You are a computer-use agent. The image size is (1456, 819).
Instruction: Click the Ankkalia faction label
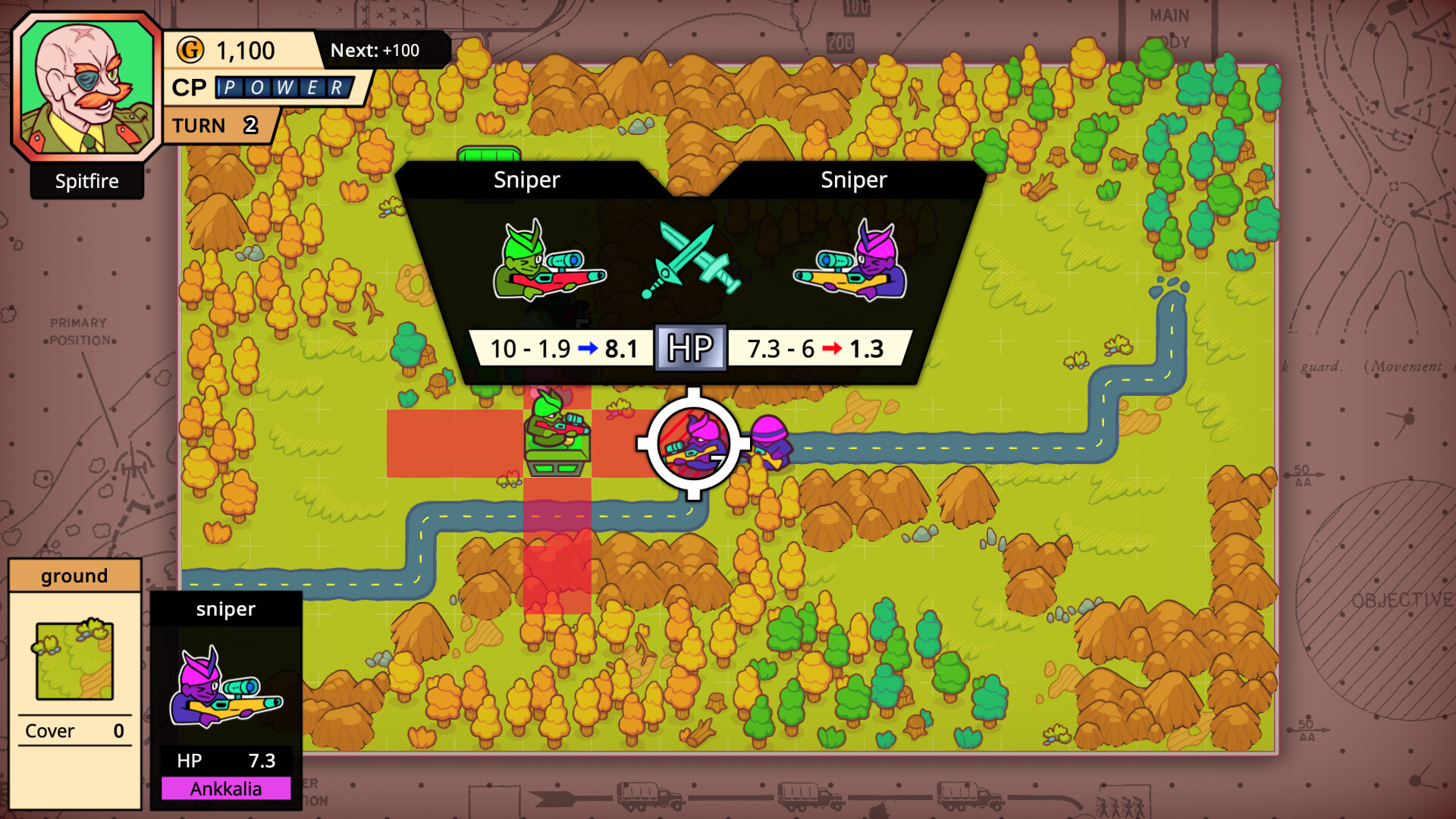[225, 789]
